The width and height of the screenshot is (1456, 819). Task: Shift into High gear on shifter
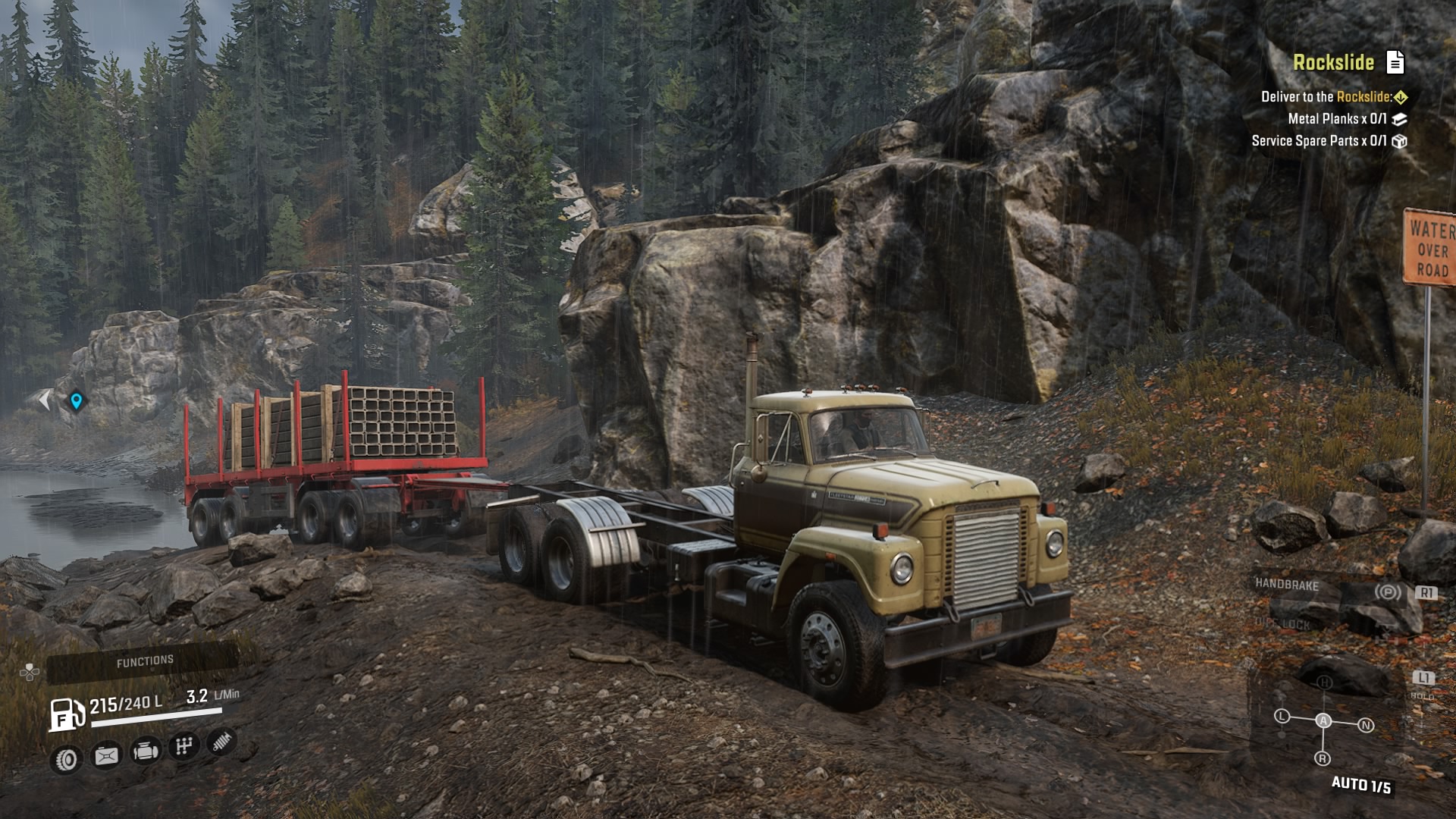click(1324, 682)
